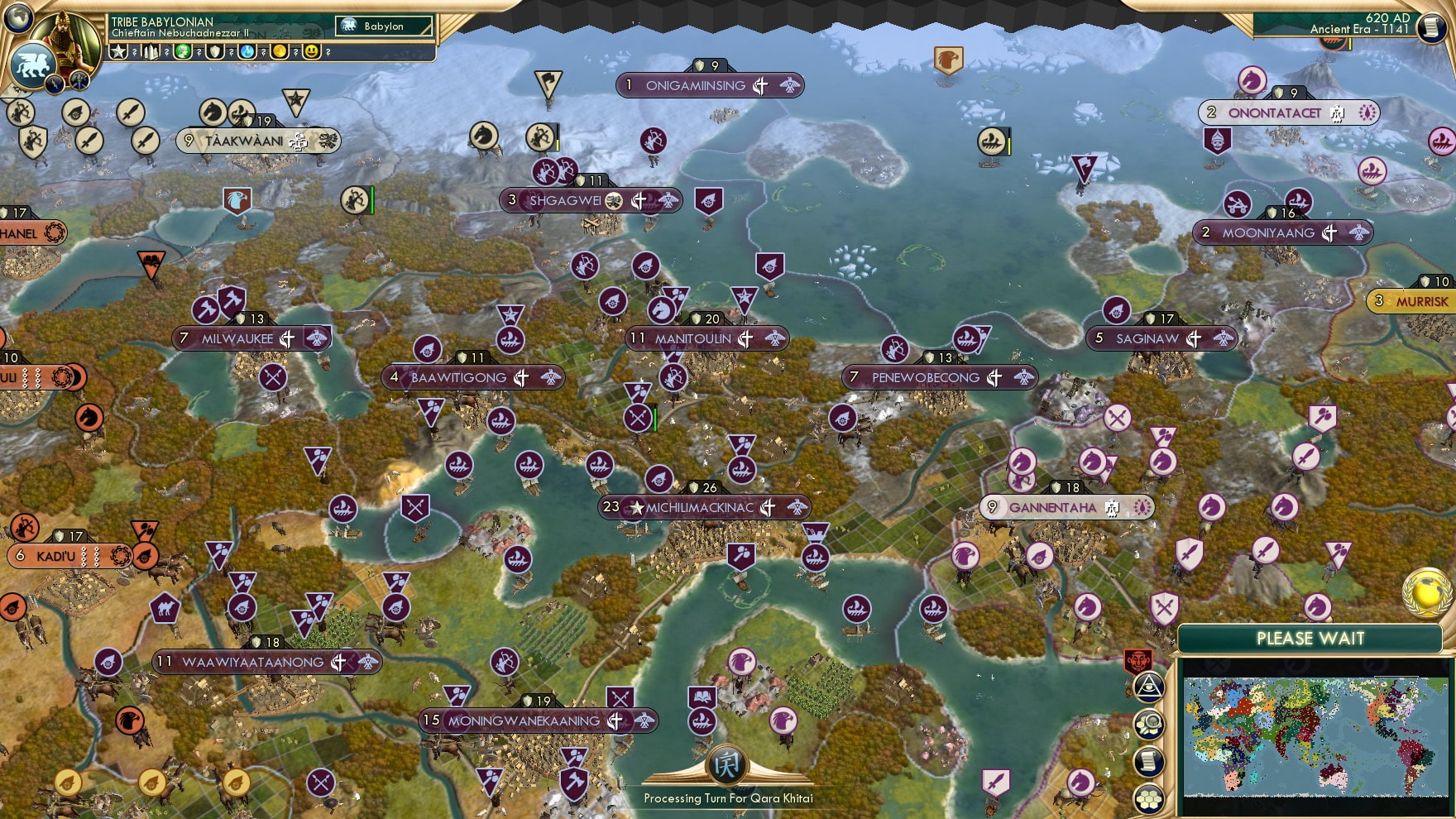Click the green culture icon in the resource bar
The width and height of the screenshot is (1456, 819).
182,52
